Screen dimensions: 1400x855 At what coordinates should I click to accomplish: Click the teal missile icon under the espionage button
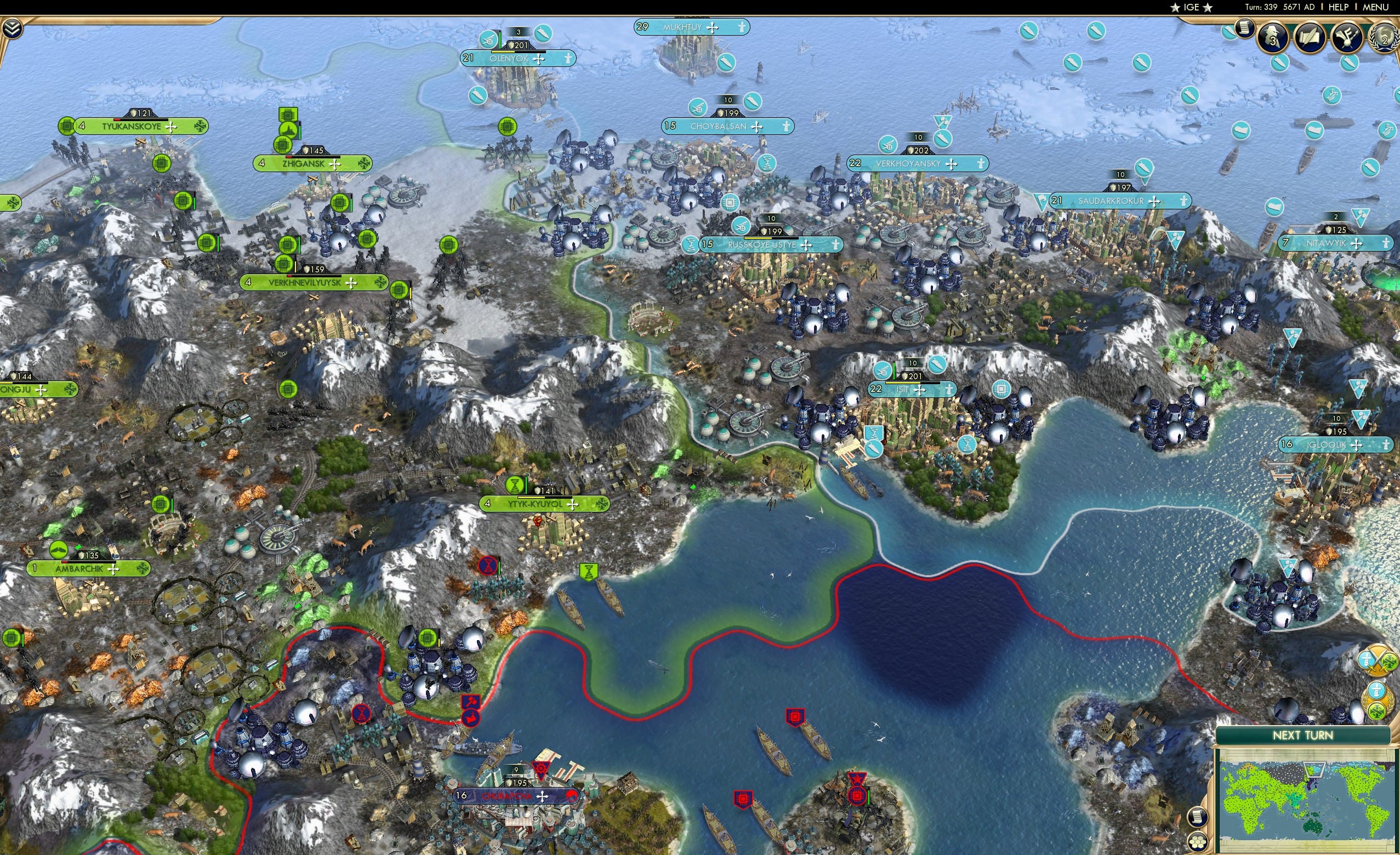pyautogui.click(x=1279, y=64)
